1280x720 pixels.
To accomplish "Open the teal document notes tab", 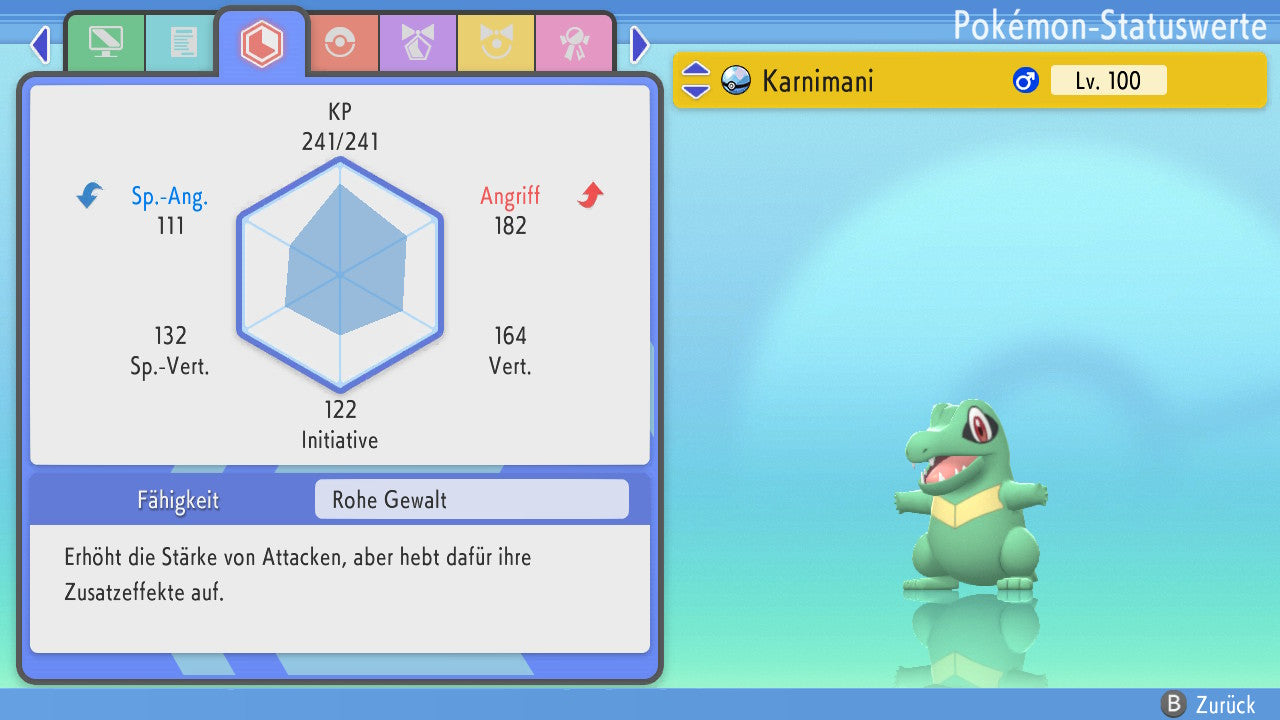I will click(x=183, y=43).
